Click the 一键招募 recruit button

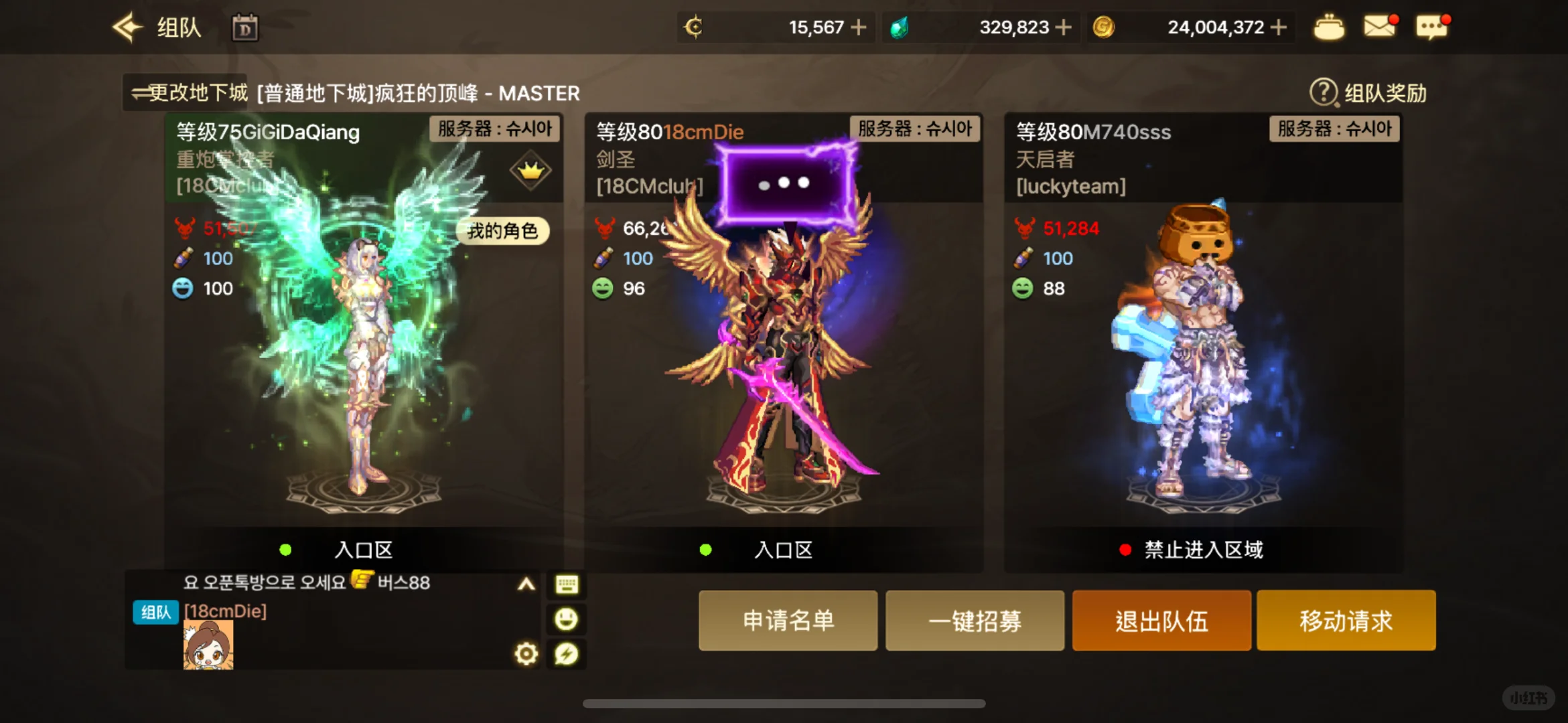pyautogui.click(x=975, y=621)
